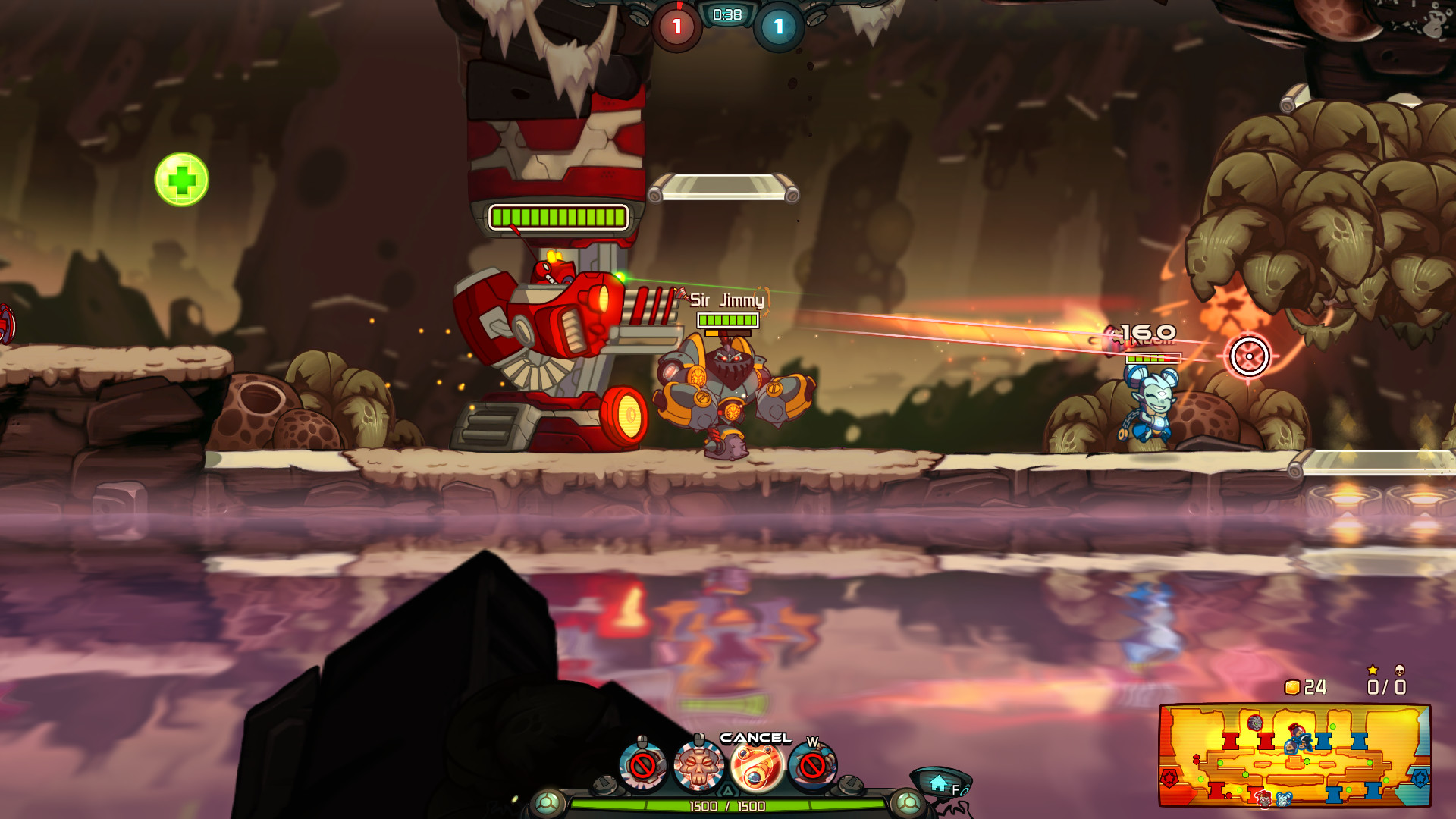1456x819 pixels.
Task: Click the locked W ability slot
Action: [x=811, y=766]
